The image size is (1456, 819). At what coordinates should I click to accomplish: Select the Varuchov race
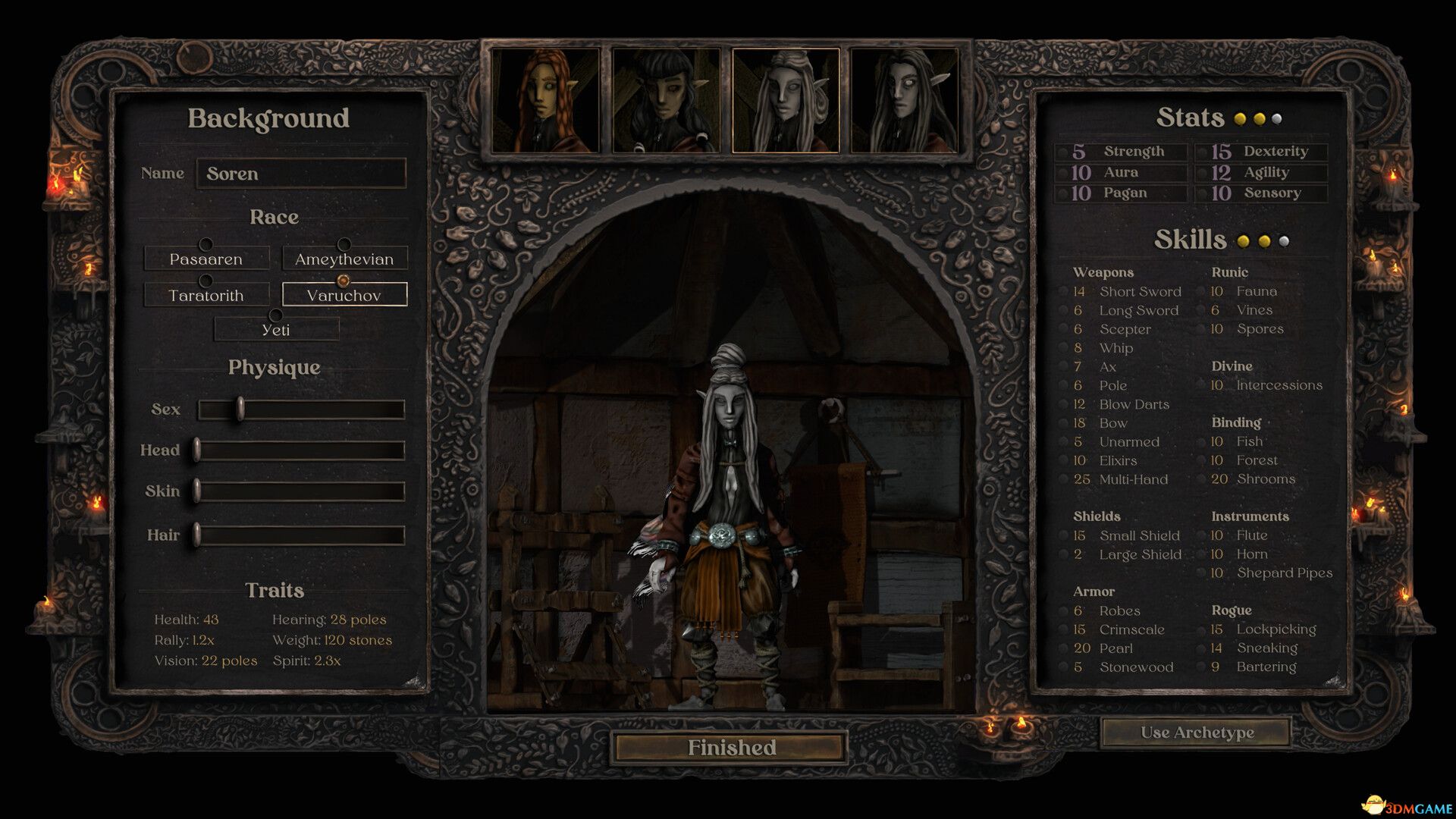pyautogui.click(x=344, y=295)
